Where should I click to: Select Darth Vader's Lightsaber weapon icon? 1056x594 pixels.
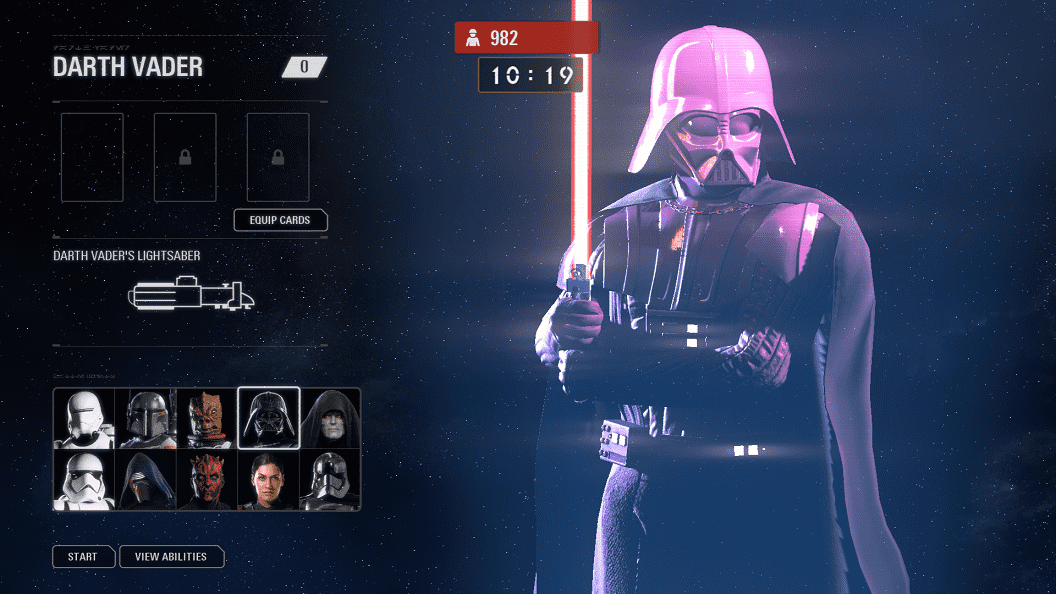(x=191, y=296)
